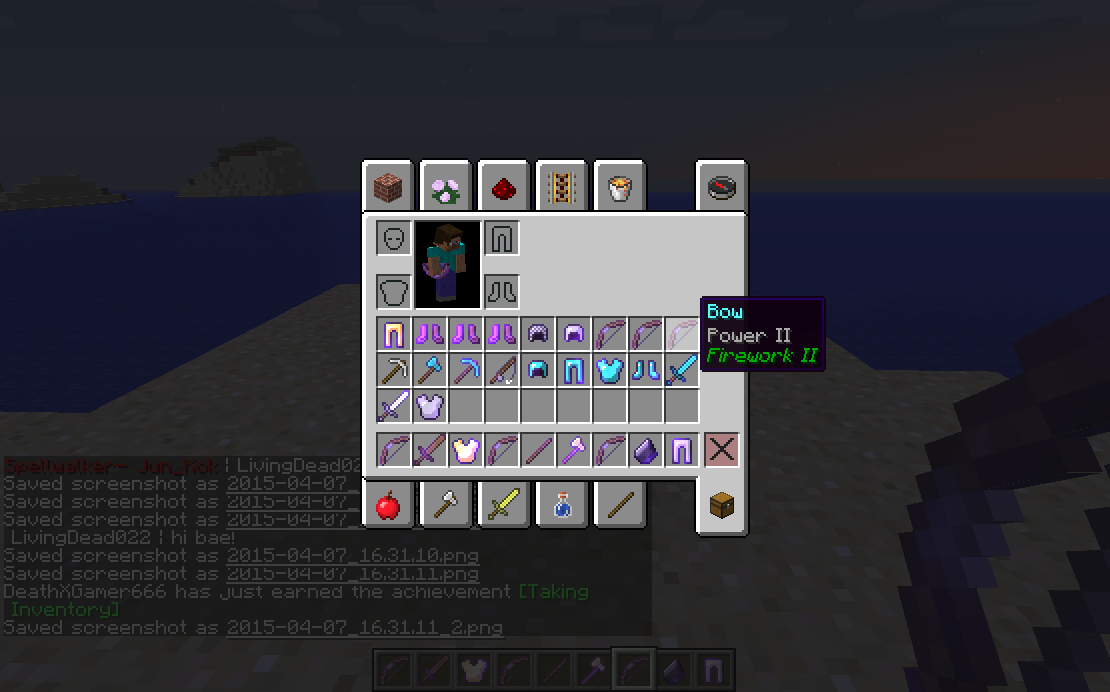Click the Destroy Item X slot
Viewport: 1110px width, 692px height.
(721, 450)
